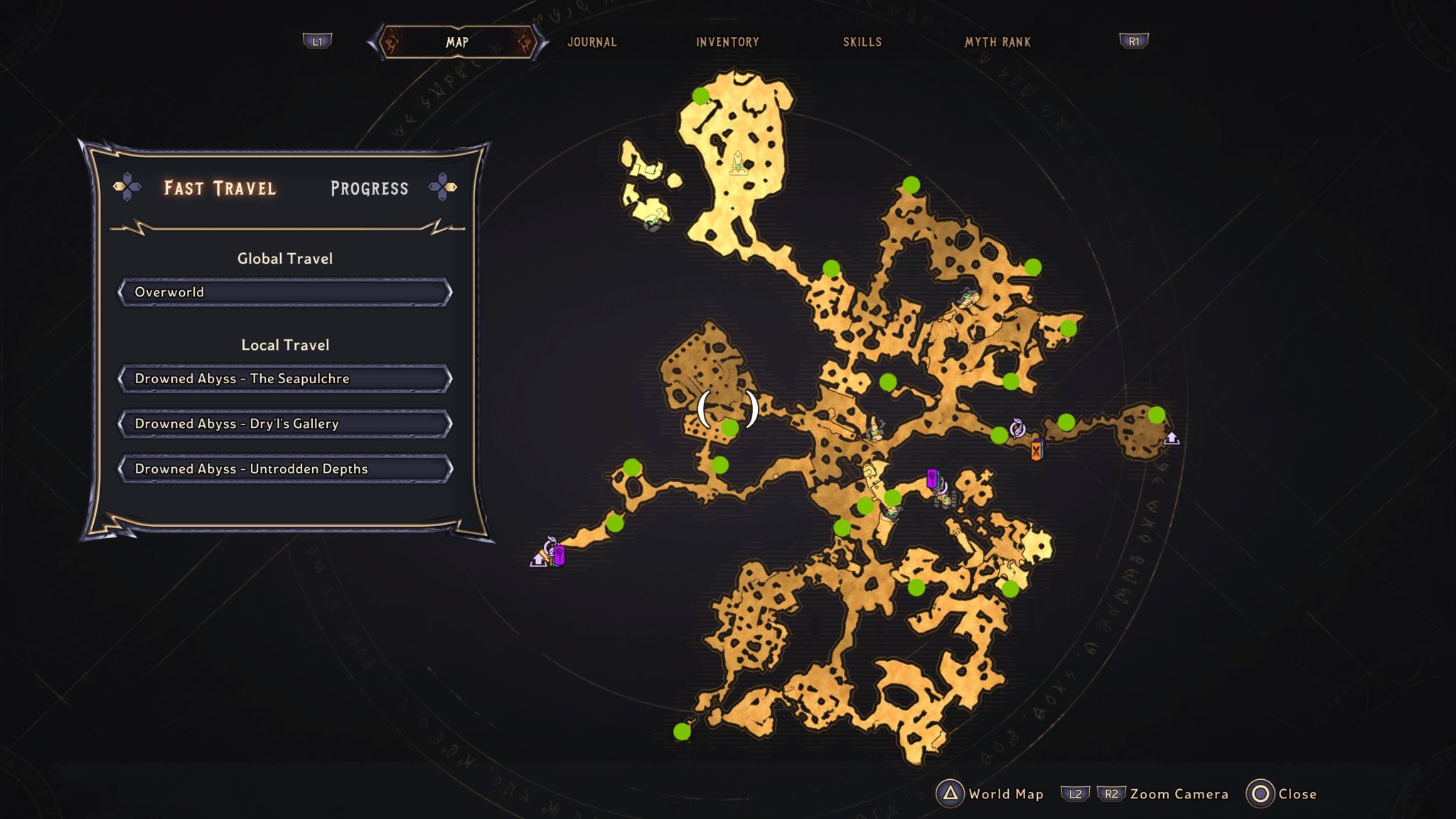This screenshot has height=819, width=1456.
Task: Travel to Drowned Abyss – The Seapulchre
Action: point(284,379)
